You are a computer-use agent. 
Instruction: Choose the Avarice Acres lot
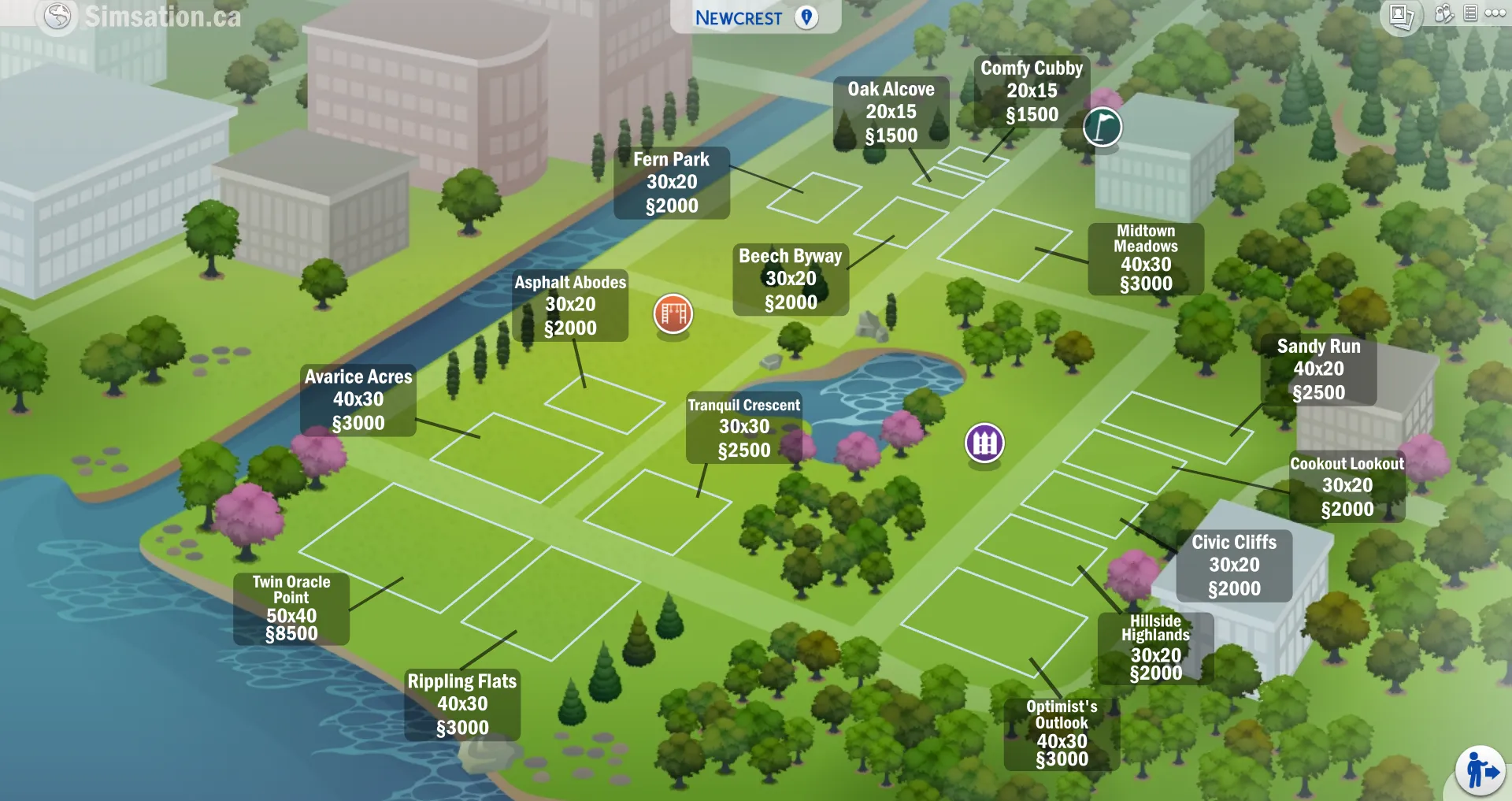pyautogui.click(x=358, y=400)
